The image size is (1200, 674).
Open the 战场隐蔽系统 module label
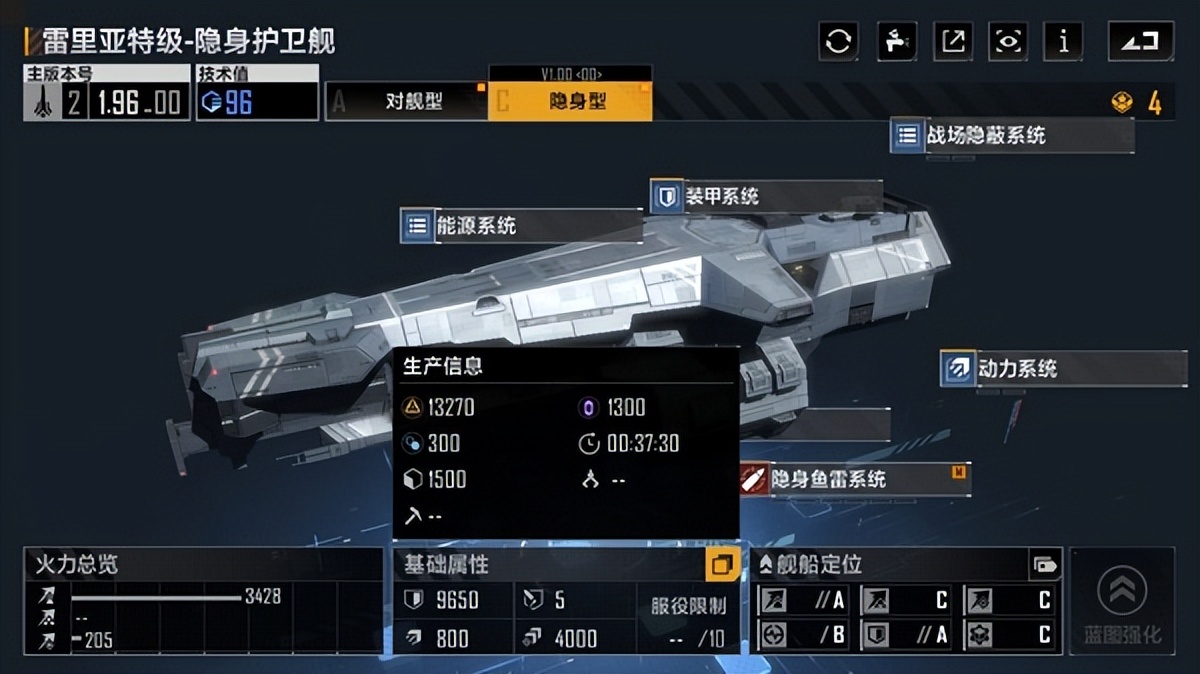[x=1010, y=135]
